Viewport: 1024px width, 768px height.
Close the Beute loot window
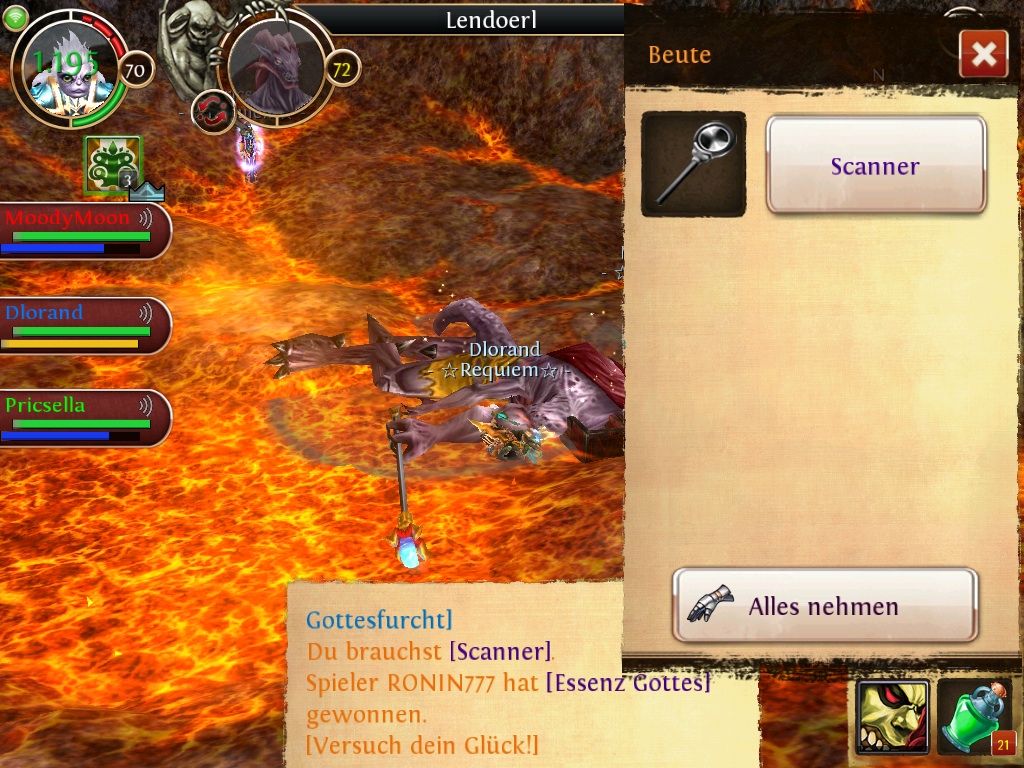point(983,54)
